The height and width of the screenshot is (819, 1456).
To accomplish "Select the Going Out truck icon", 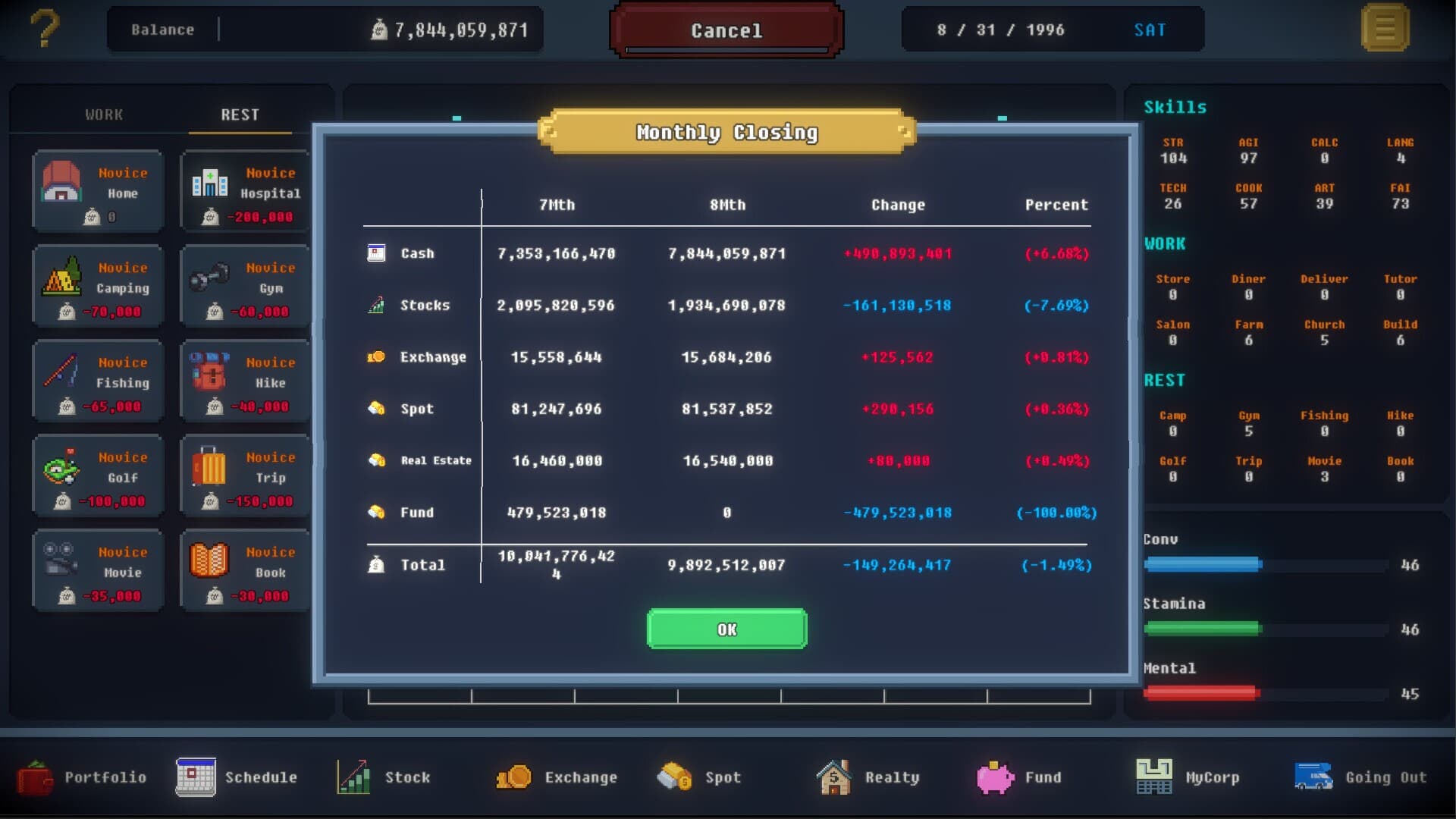I will coord(1312,777).
